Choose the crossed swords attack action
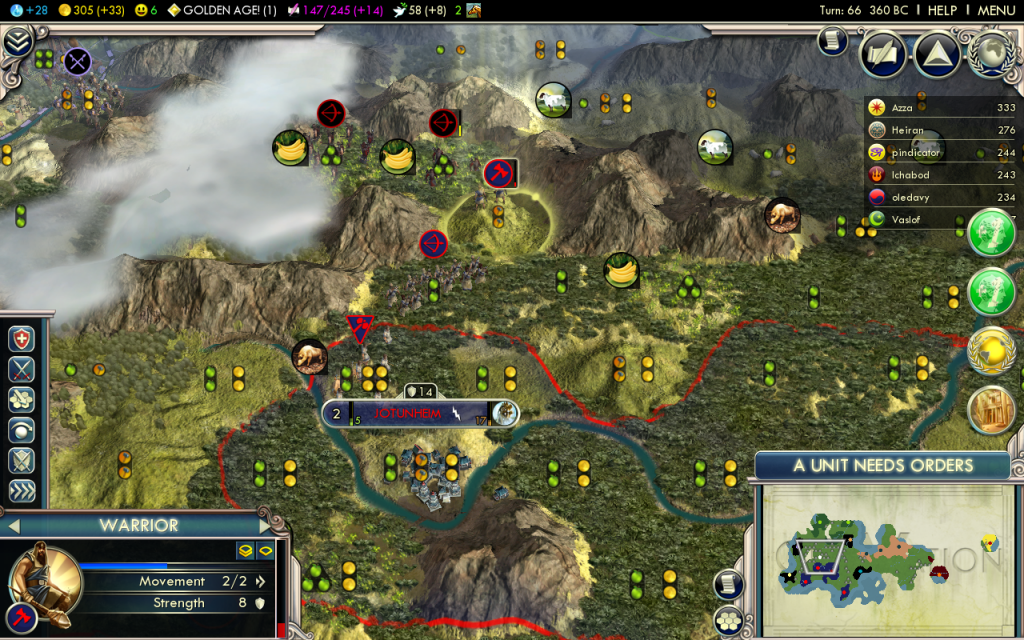Screen dimensions: 1024x640 click(22, 370)
